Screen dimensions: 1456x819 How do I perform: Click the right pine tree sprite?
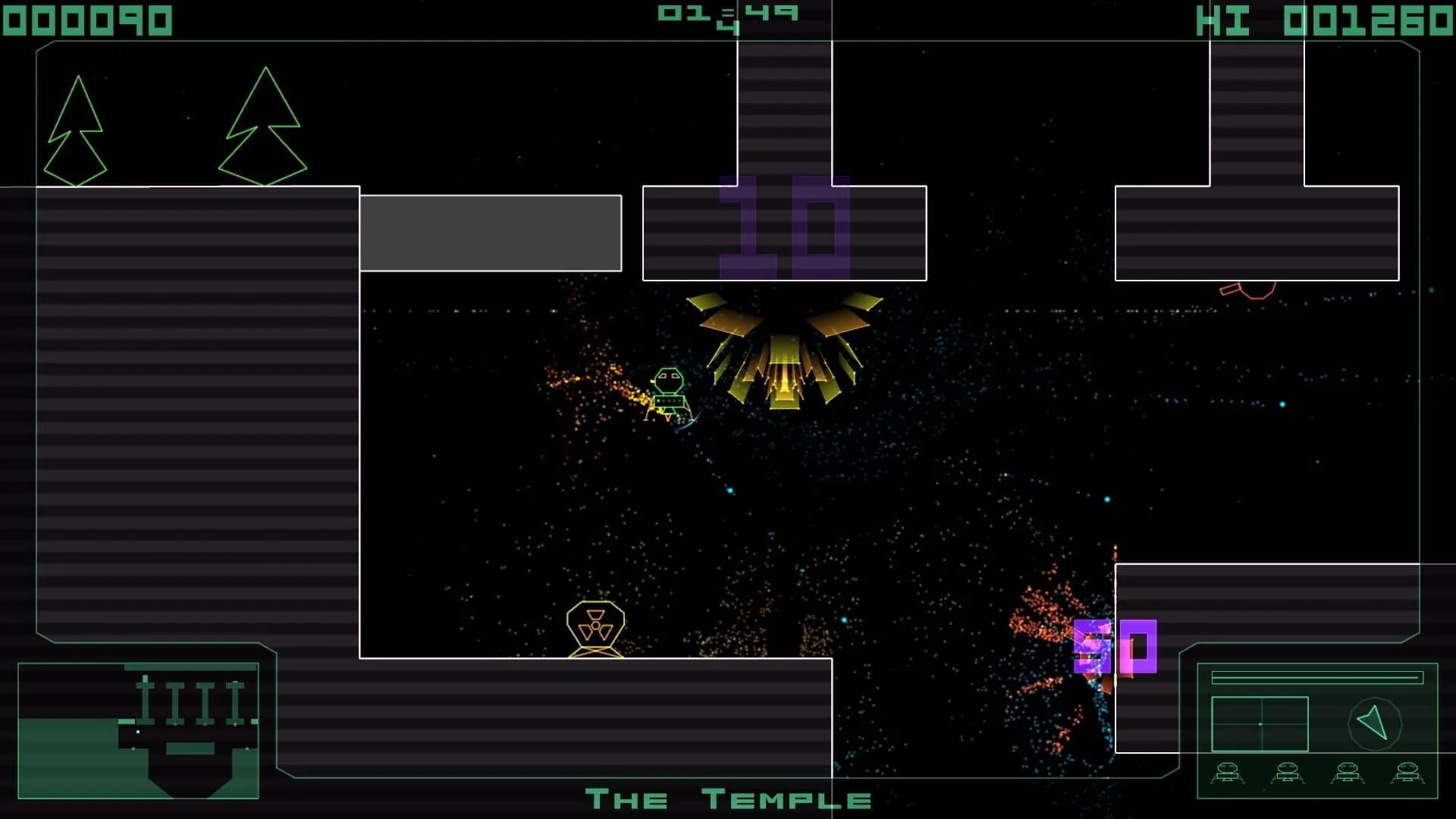point(264,121)
